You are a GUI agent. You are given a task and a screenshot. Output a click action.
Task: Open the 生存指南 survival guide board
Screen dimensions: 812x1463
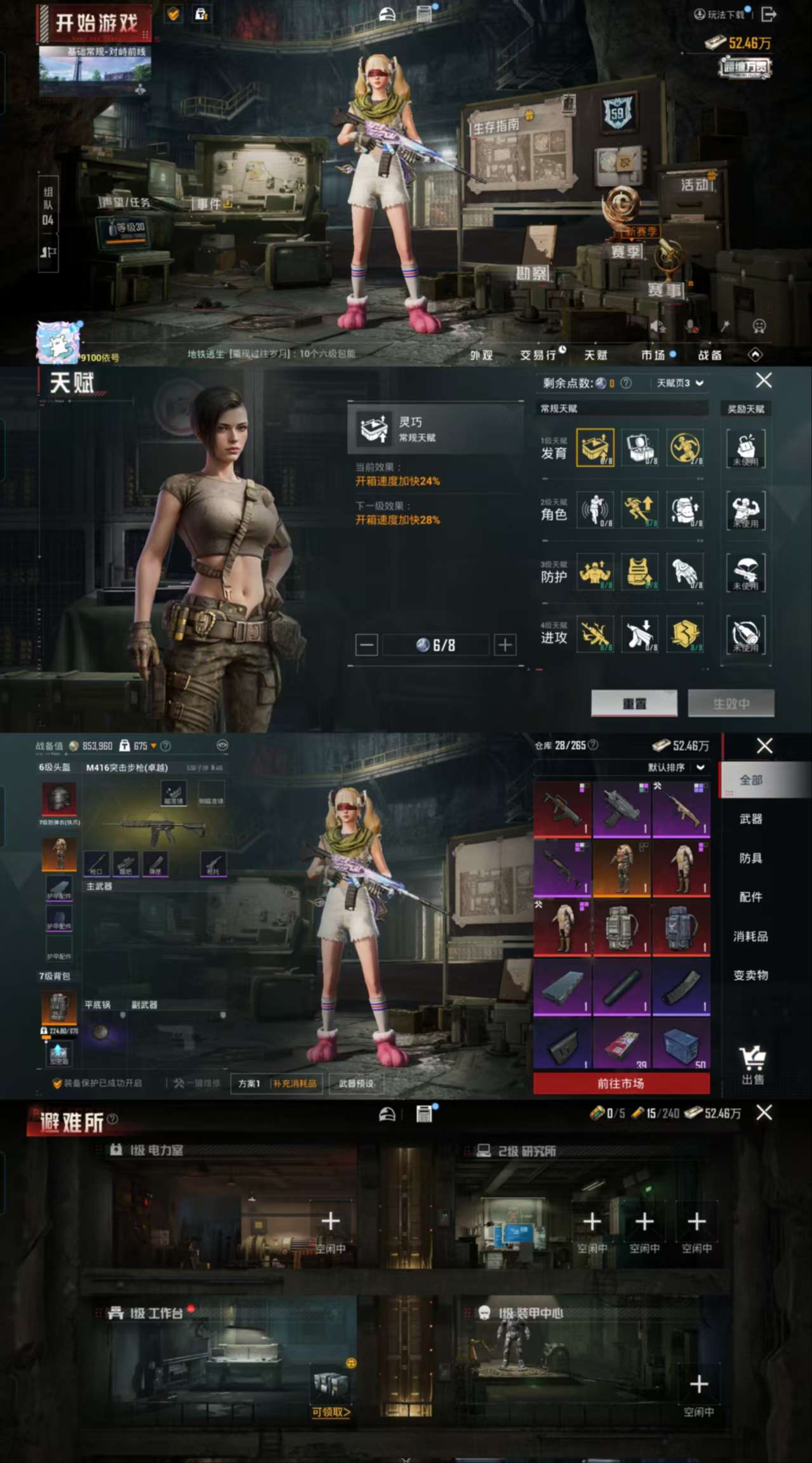click(496, 126)
